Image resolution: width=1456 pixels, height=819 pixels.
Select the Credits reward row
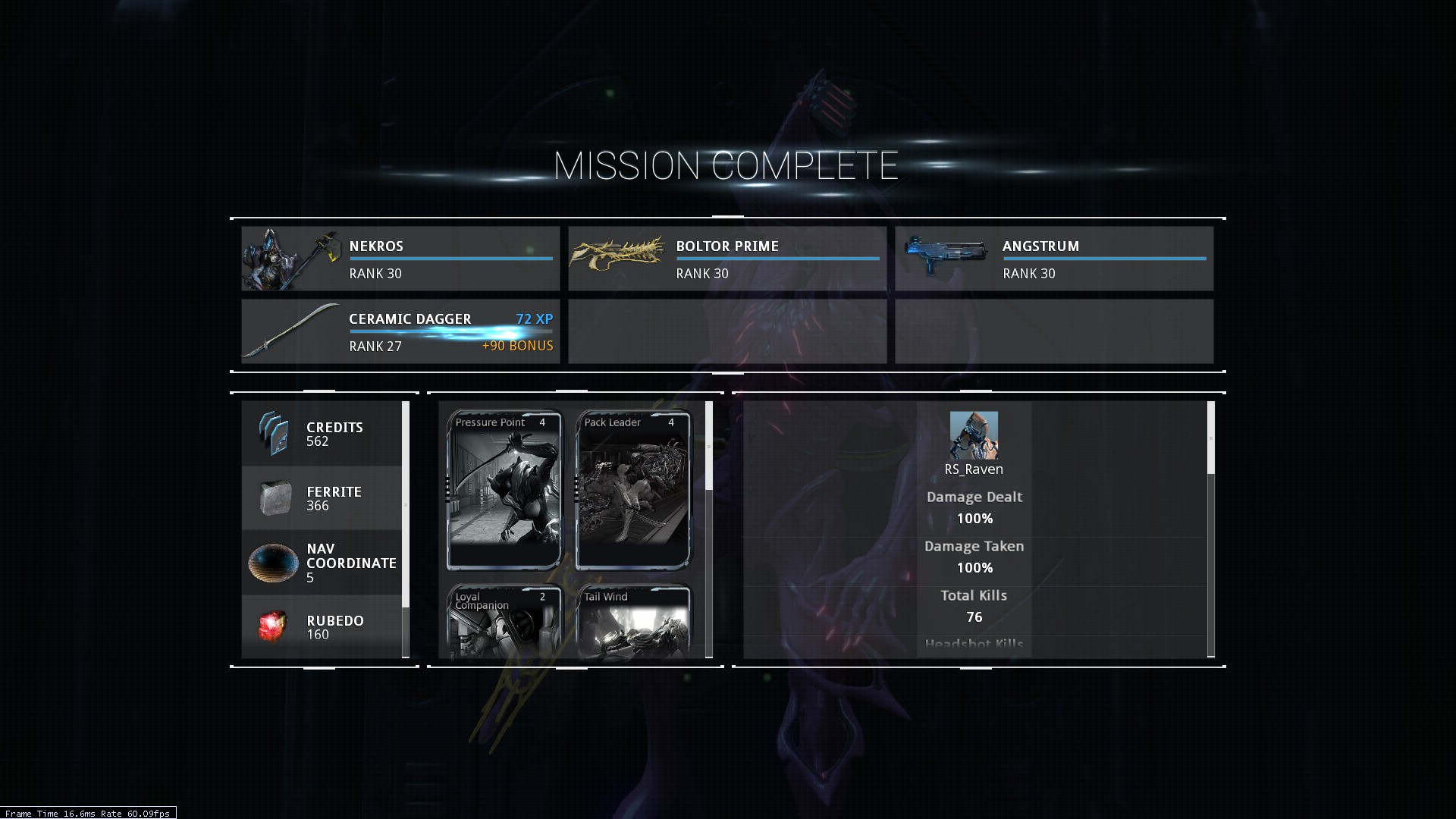click(x=322, y=434)
